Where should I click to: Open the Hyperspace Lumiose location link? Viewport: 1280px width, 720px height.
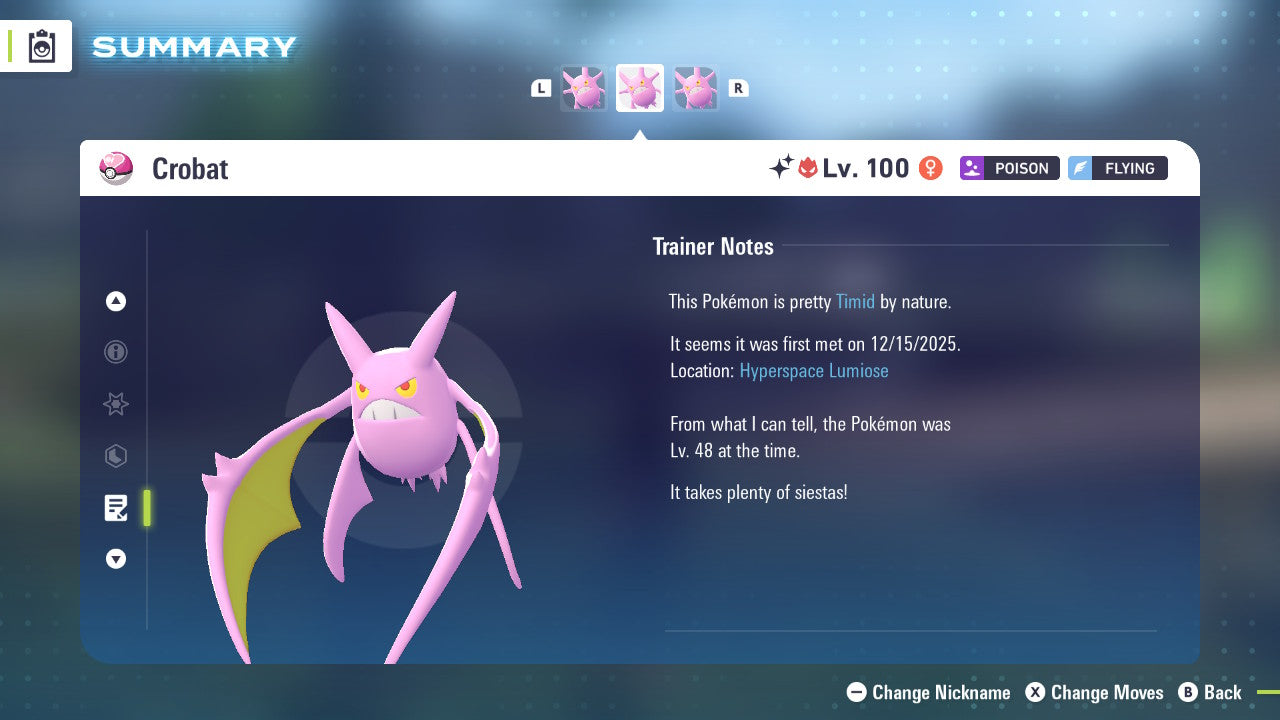pyautogui.click(x=813, y=370)
